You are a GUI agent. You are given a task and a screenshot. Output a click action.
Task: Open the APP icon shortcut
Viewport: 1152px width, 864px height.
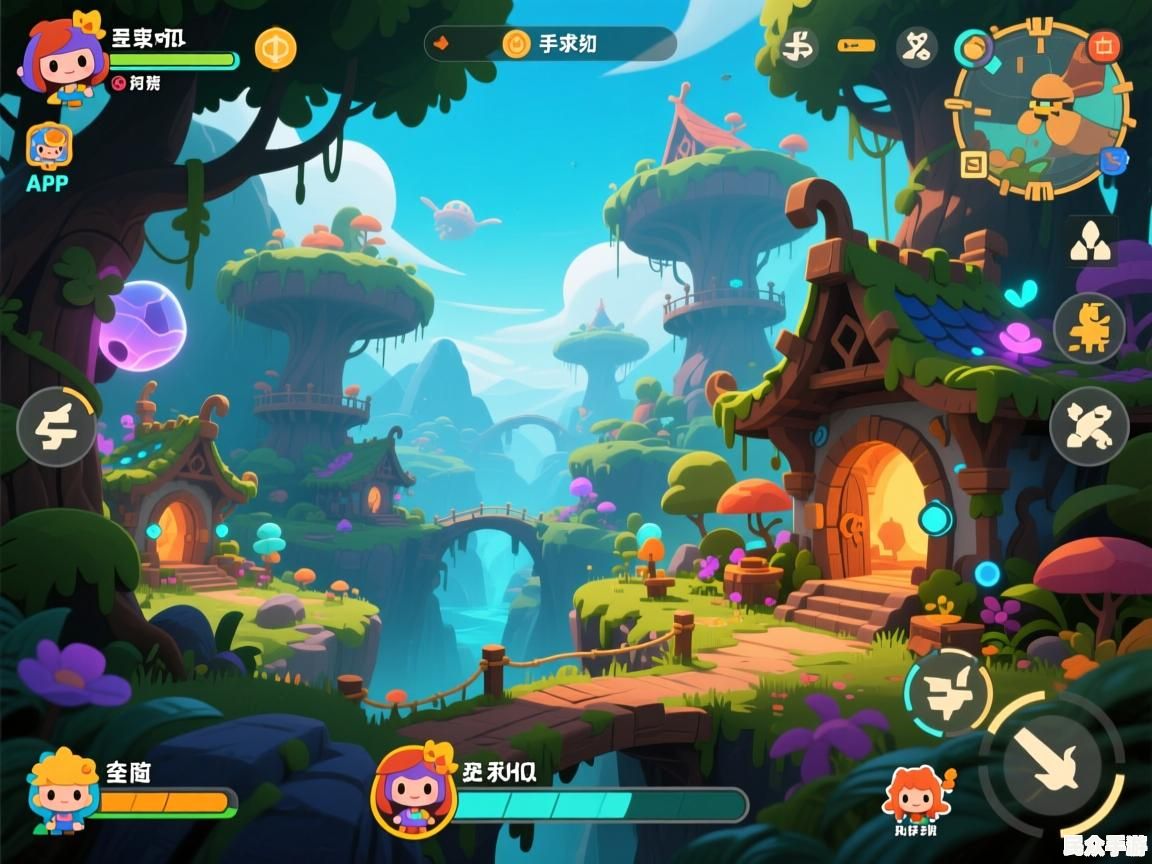point(48,150)
